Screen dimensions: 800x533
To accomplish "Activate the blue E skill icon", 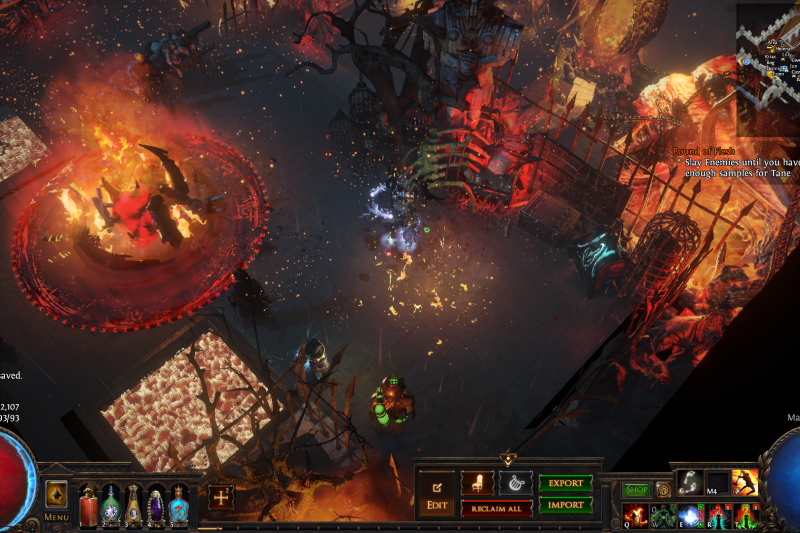I will click(x=690, y=516).
